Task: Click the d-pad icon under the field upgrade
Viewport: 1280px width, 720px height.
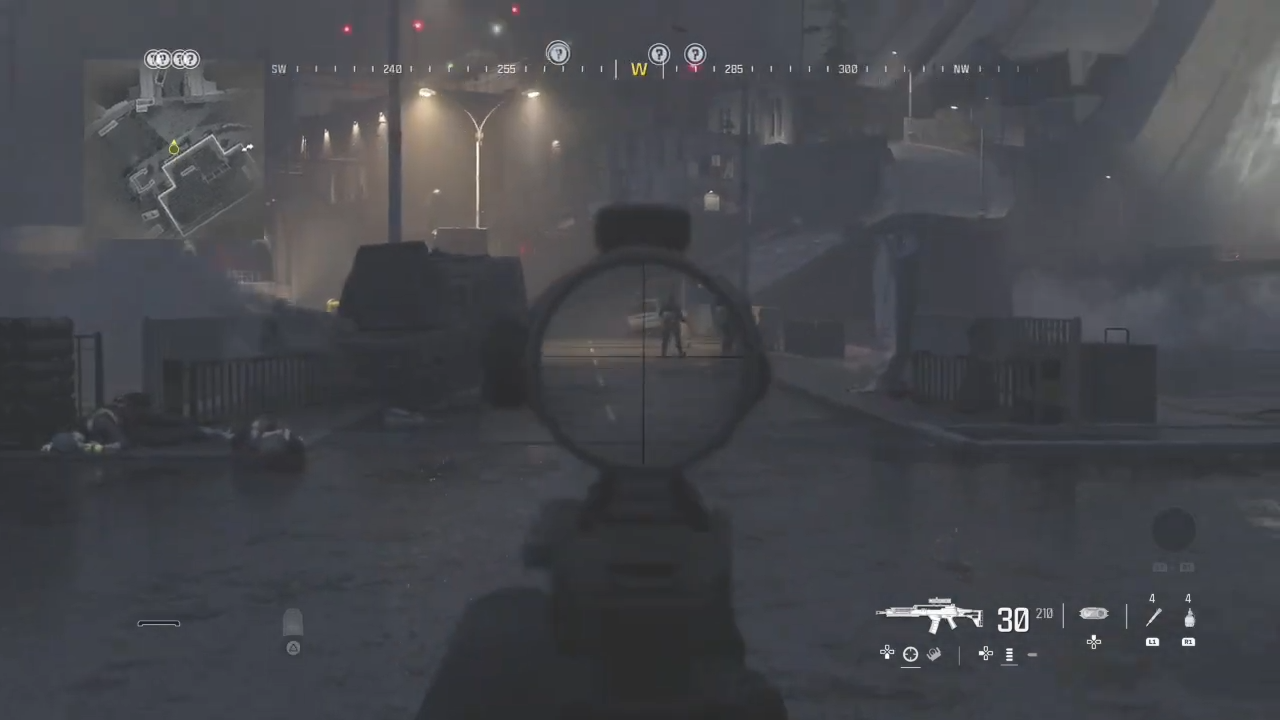Action: (x=1093, y=642)
